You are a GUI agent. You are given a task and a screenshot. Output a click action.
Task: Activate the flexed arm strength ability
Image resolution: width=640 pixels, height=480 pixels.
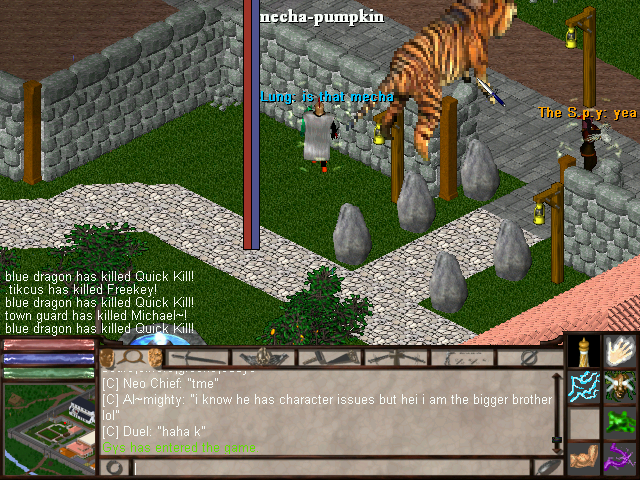click(584, 458)
